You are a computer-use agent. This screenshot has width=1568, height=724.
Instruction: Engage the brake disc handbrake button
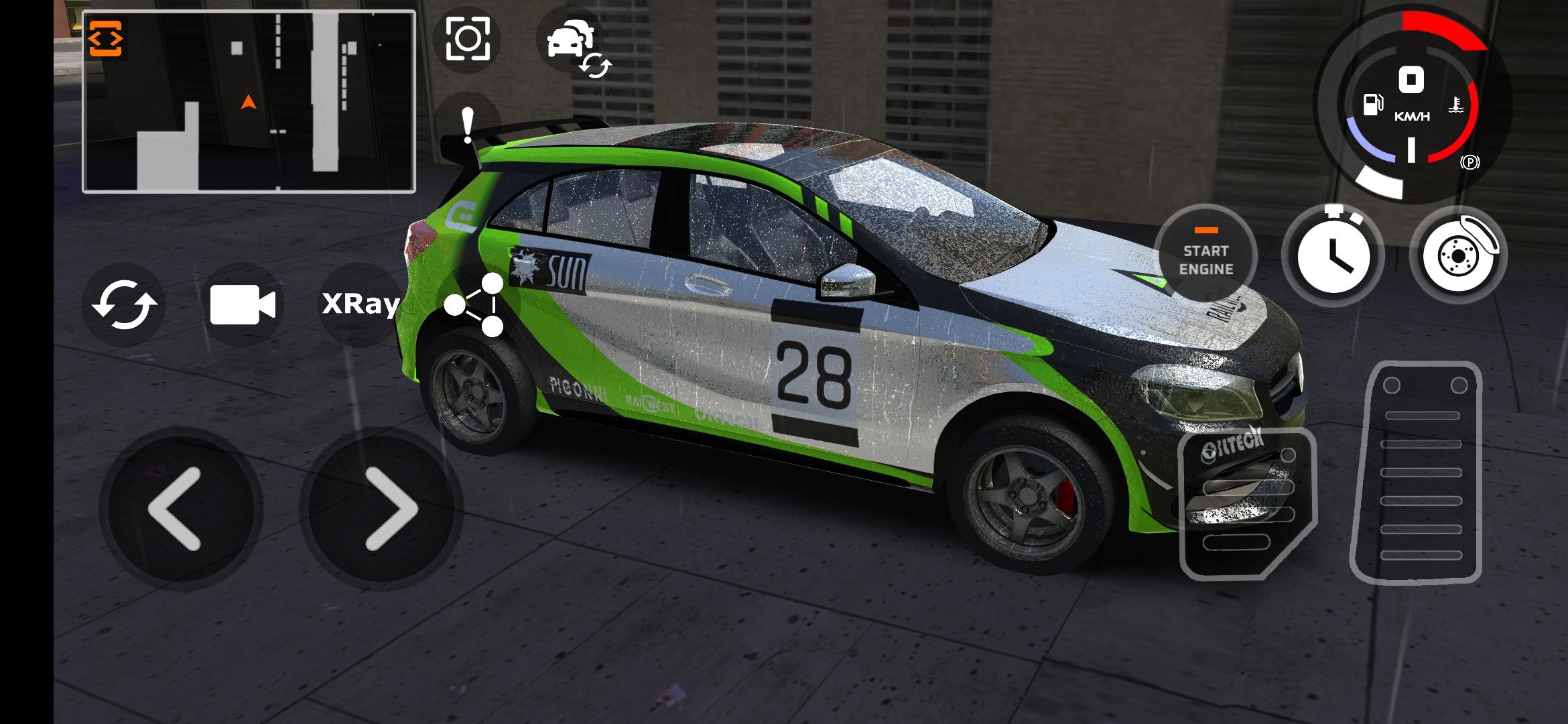point(1459,255)
